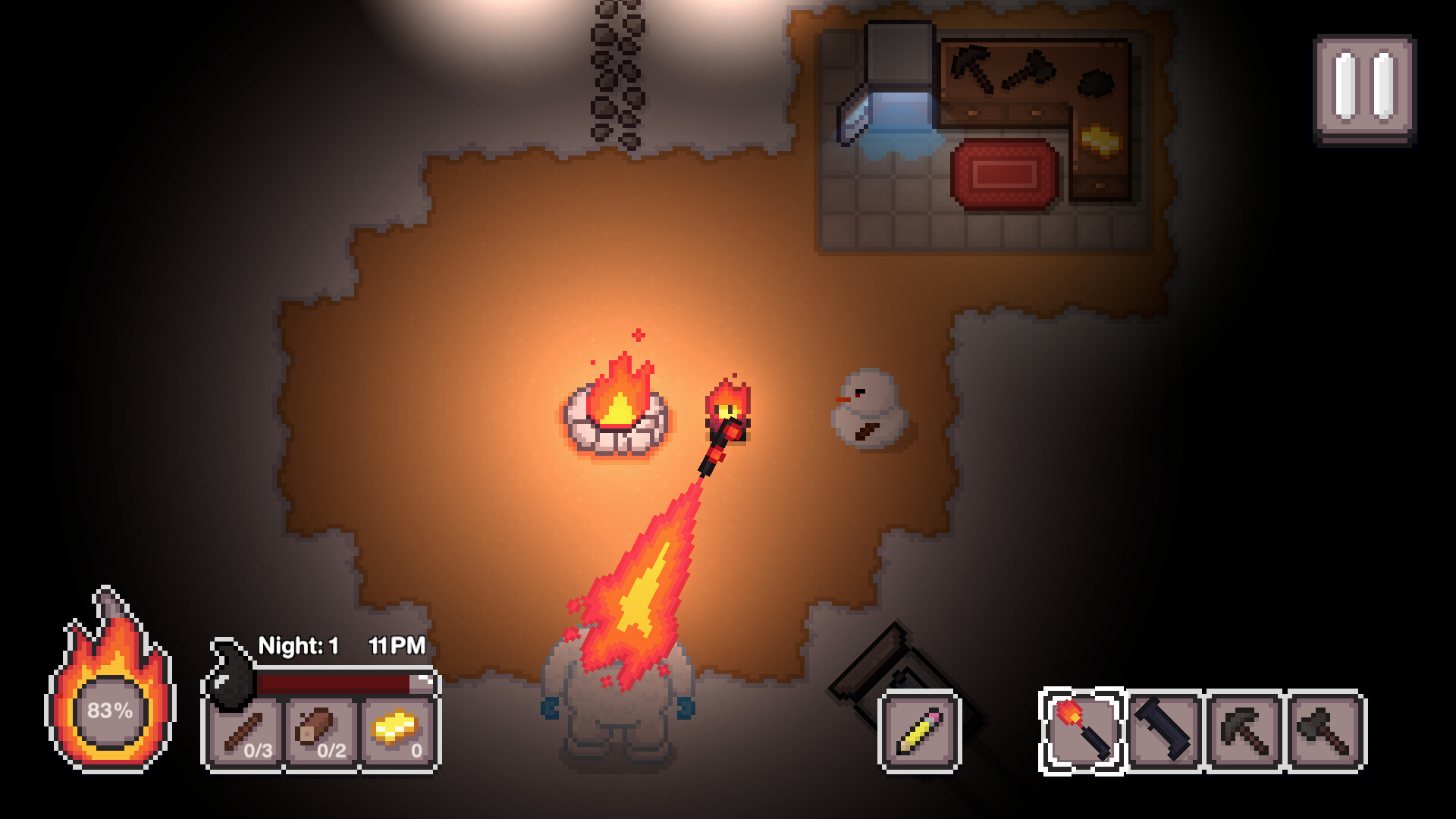
Task: Equip the black cannon tool slot
Action: click(1164, 731)
